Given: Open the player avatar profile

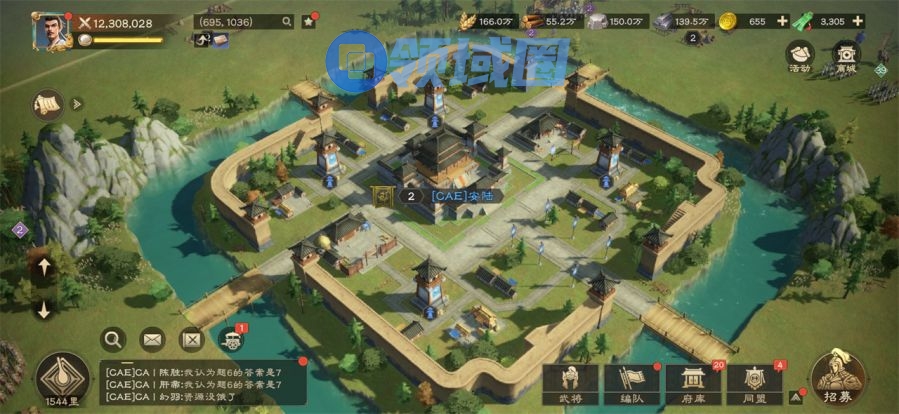Looking at the screenshot, I should (49, 30).
